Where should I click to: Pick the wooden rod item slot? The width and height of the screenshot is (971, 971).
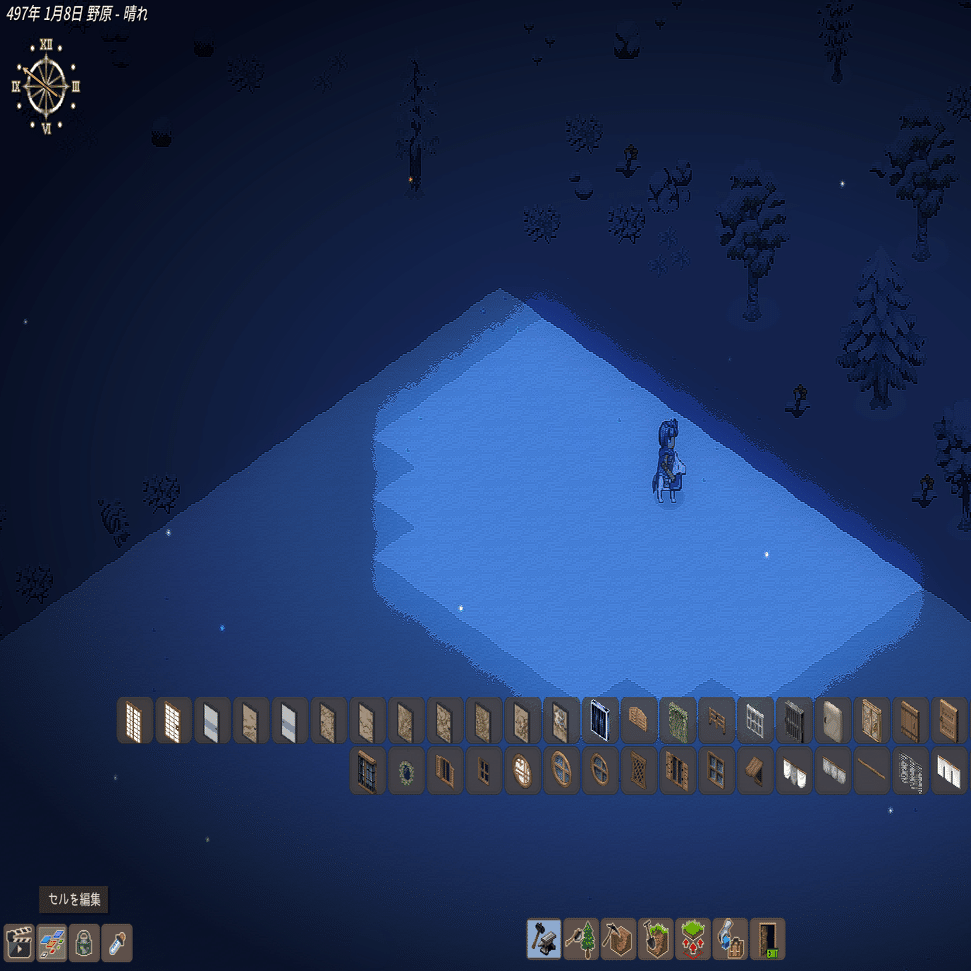pos(872,771)
